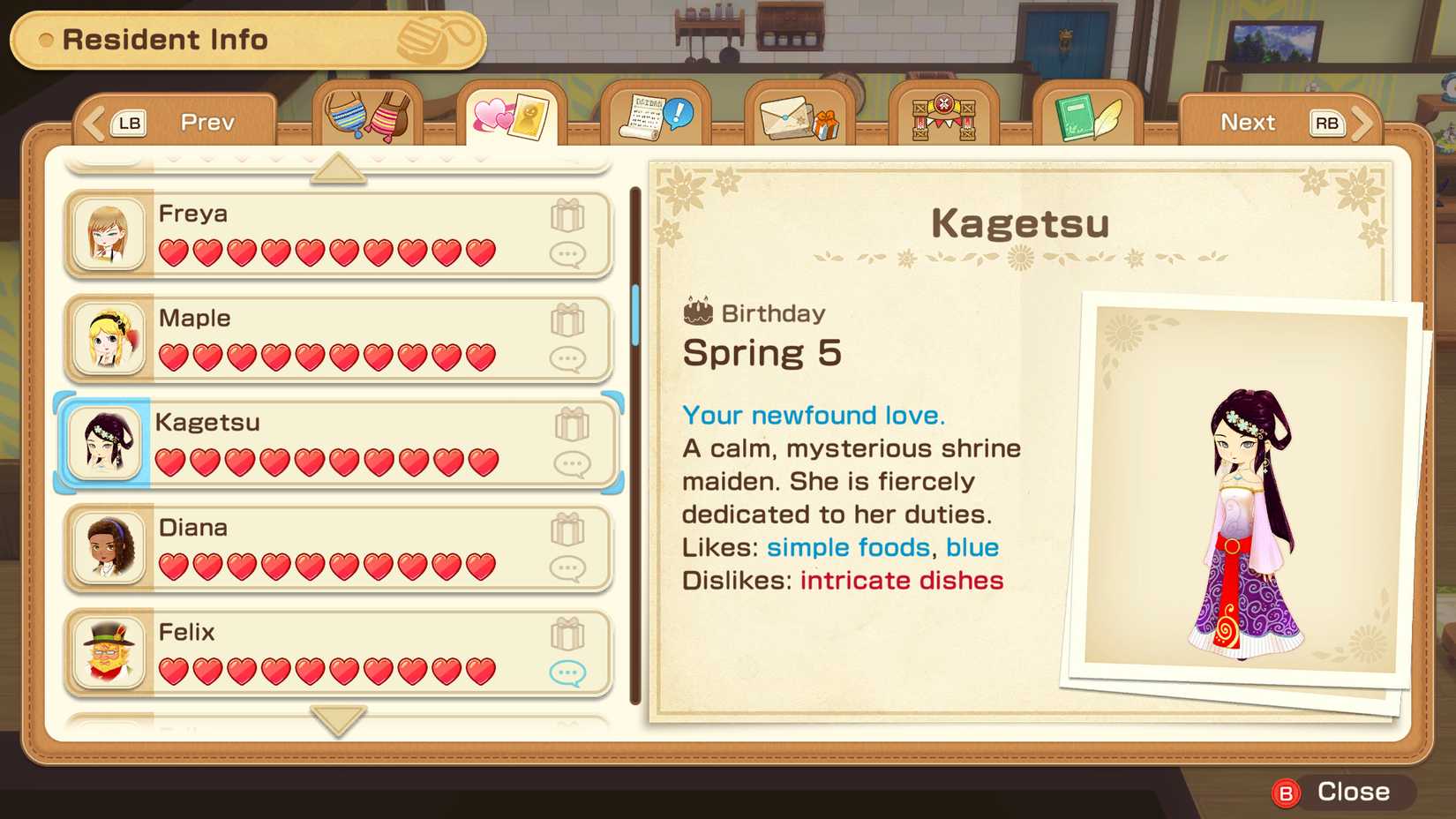Image resolution: width=1456 pixels, height=819 pixels.
Task: Select Kagetsu's portrait thumbnail
Action: click(x=105, y=442)
